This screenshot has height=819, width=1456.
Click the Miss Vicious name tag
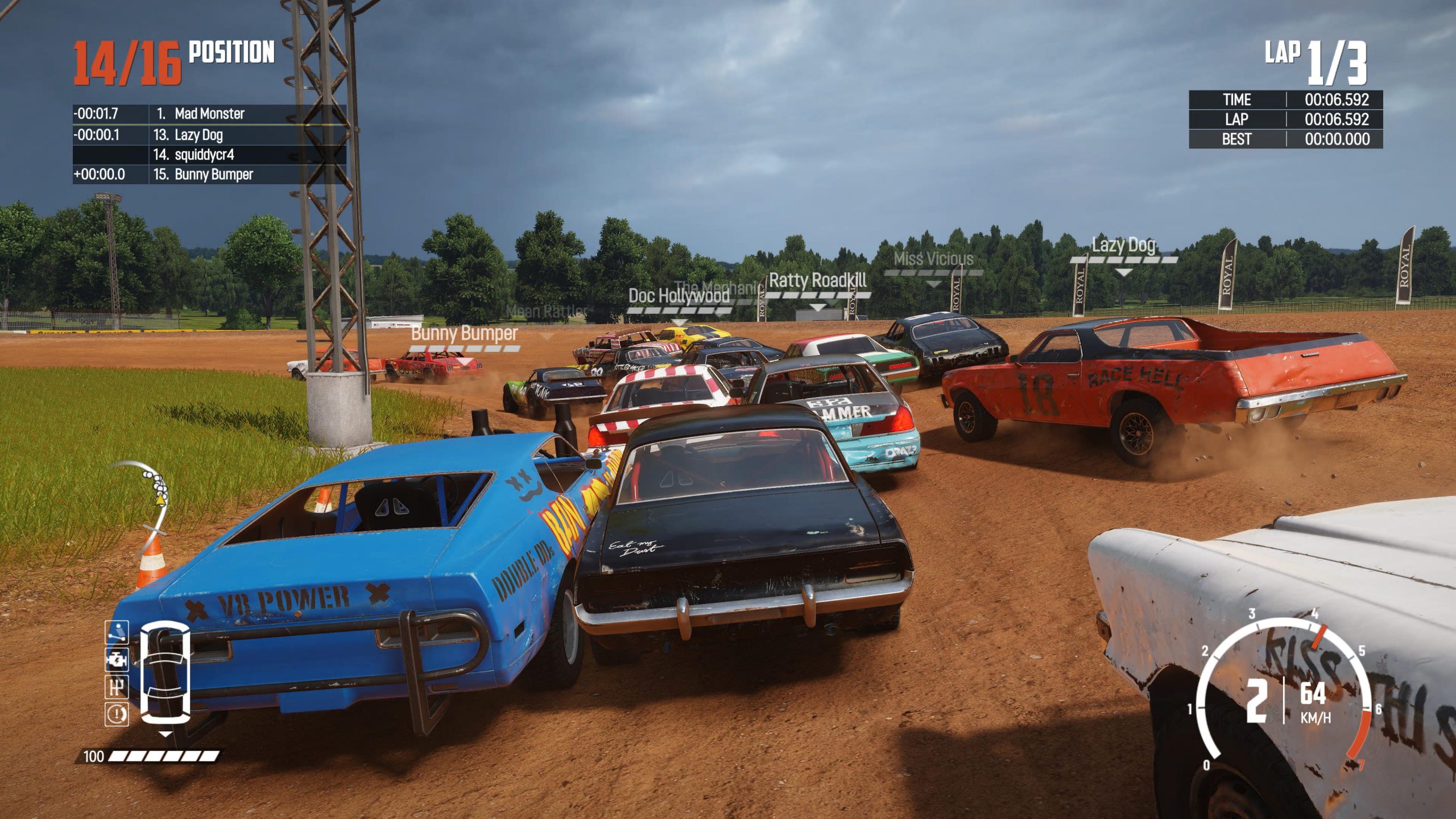(933, 259)
